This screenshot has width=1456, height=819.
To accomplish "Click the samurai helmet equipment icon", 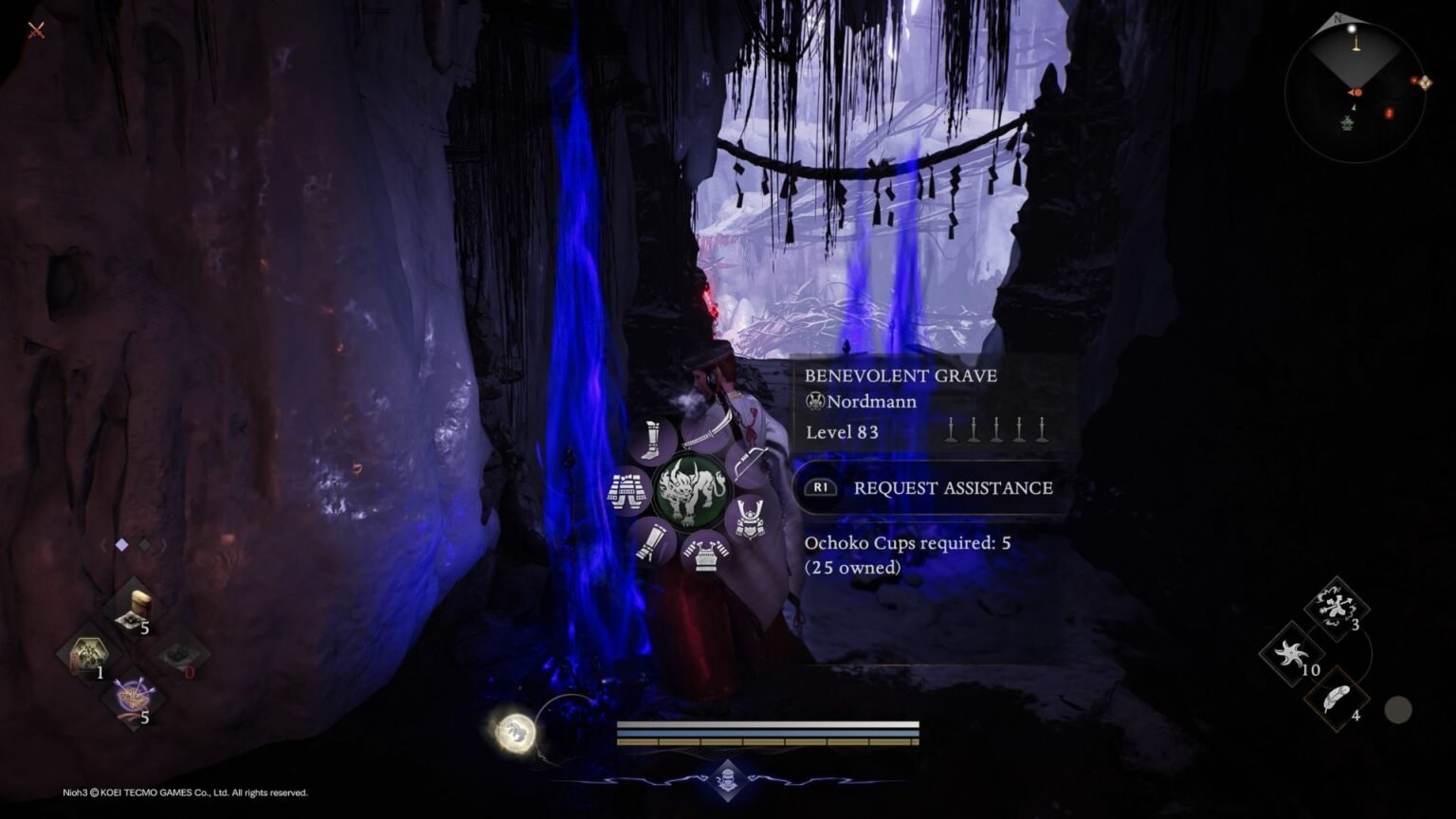I will point(748,519).
